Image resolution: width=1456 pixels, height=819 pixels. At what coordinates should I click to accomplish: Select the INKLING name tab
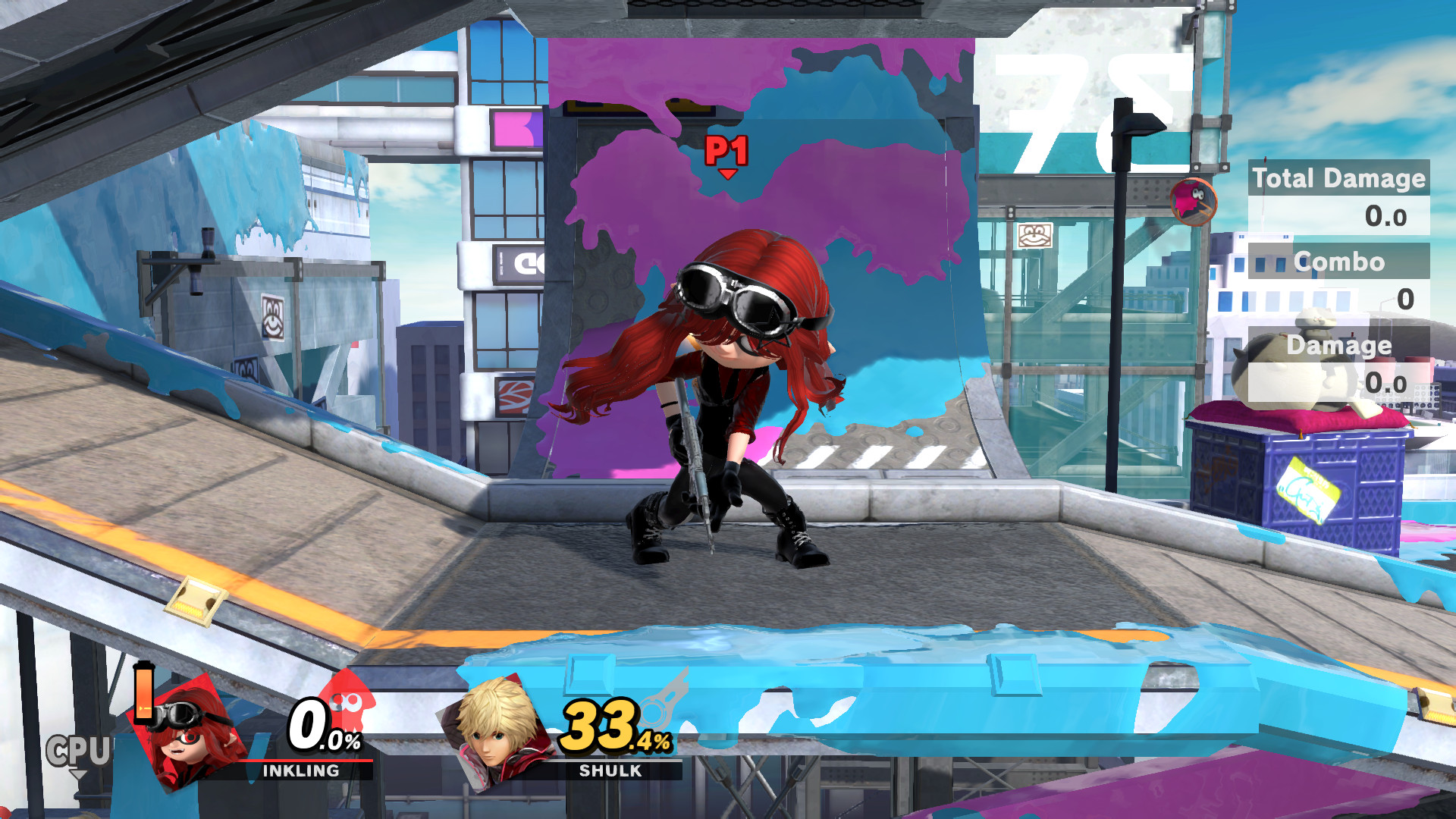(x=300, y=771)
